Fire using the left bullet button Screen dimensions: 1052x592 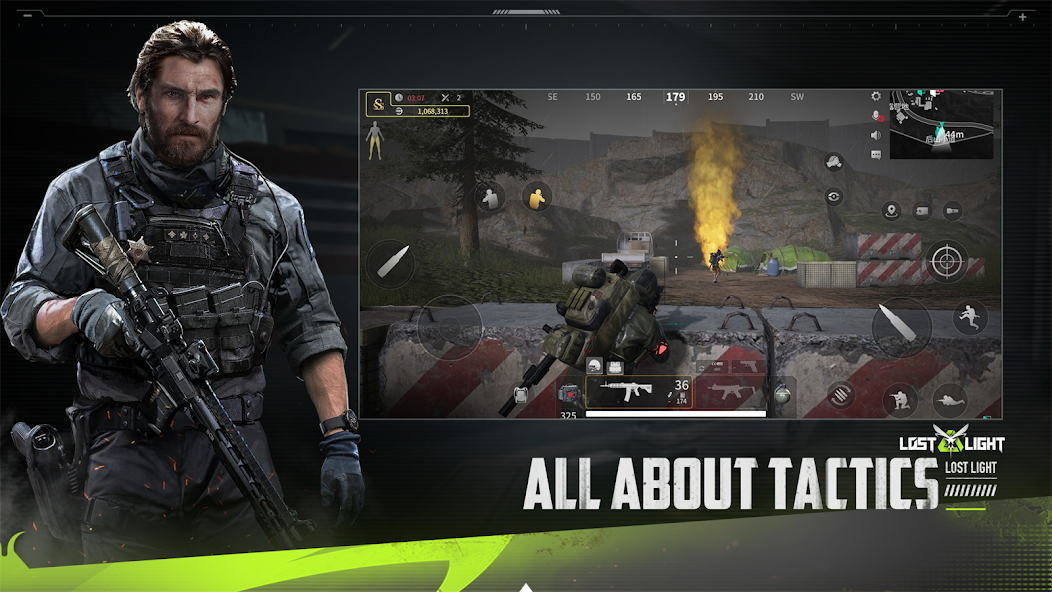tap(390, 264)
